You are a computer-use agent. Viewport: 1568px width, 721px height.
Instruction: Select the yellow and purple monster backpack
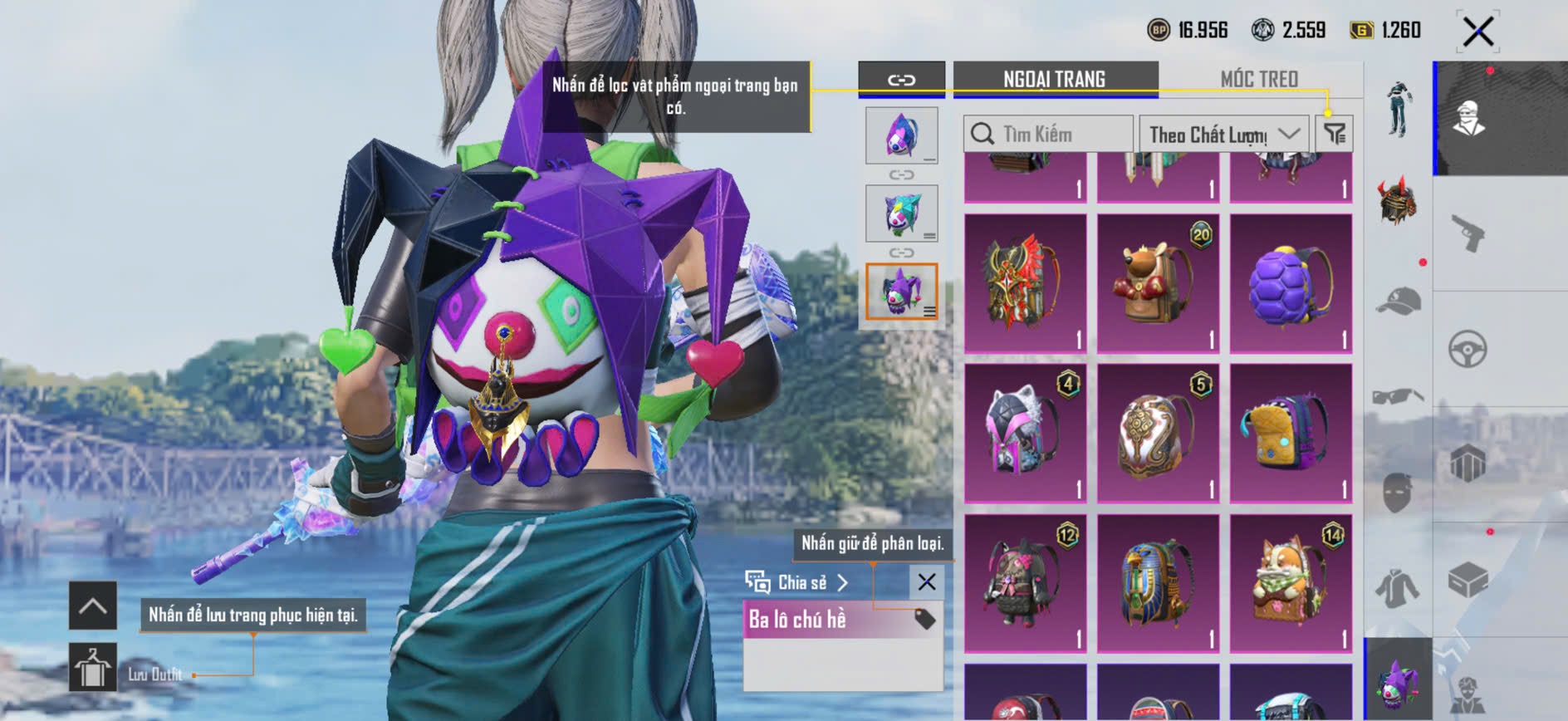pos(1291,433)
